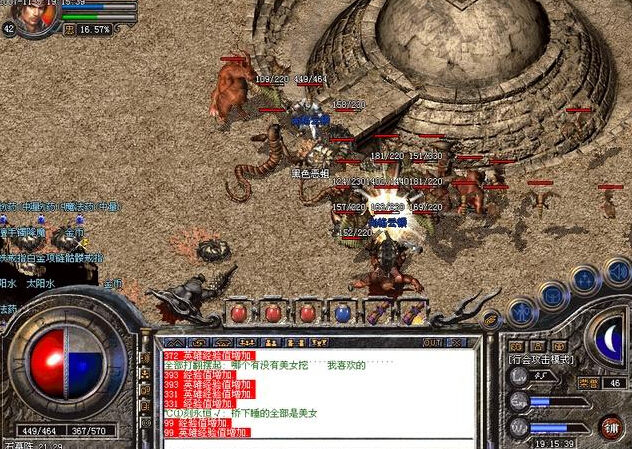Screen dimensions: 632x449
Task: Select the blue mana potion belt slot
Action: 343,312
